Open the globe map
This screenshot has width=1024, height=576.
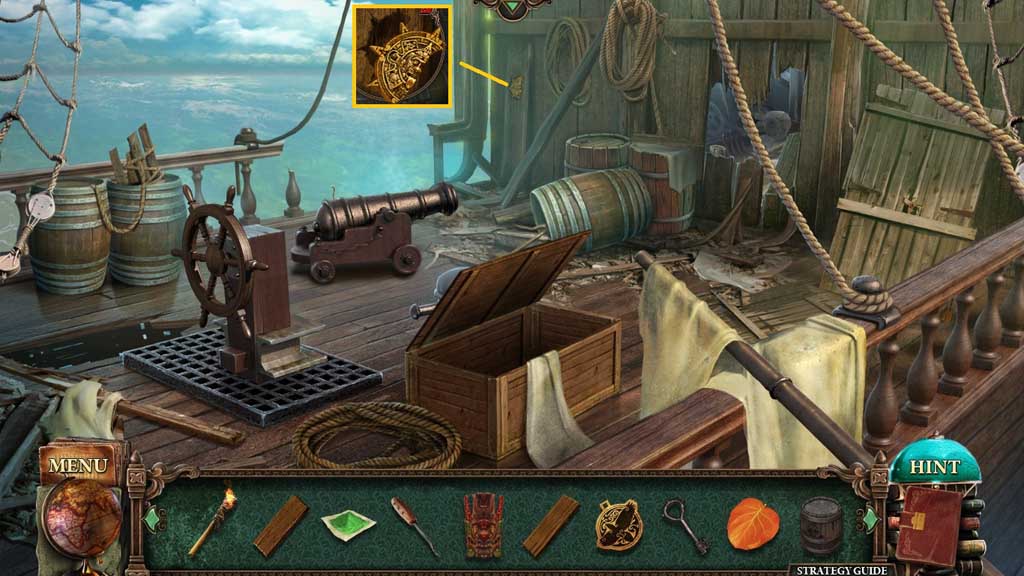tap(82, 516)
